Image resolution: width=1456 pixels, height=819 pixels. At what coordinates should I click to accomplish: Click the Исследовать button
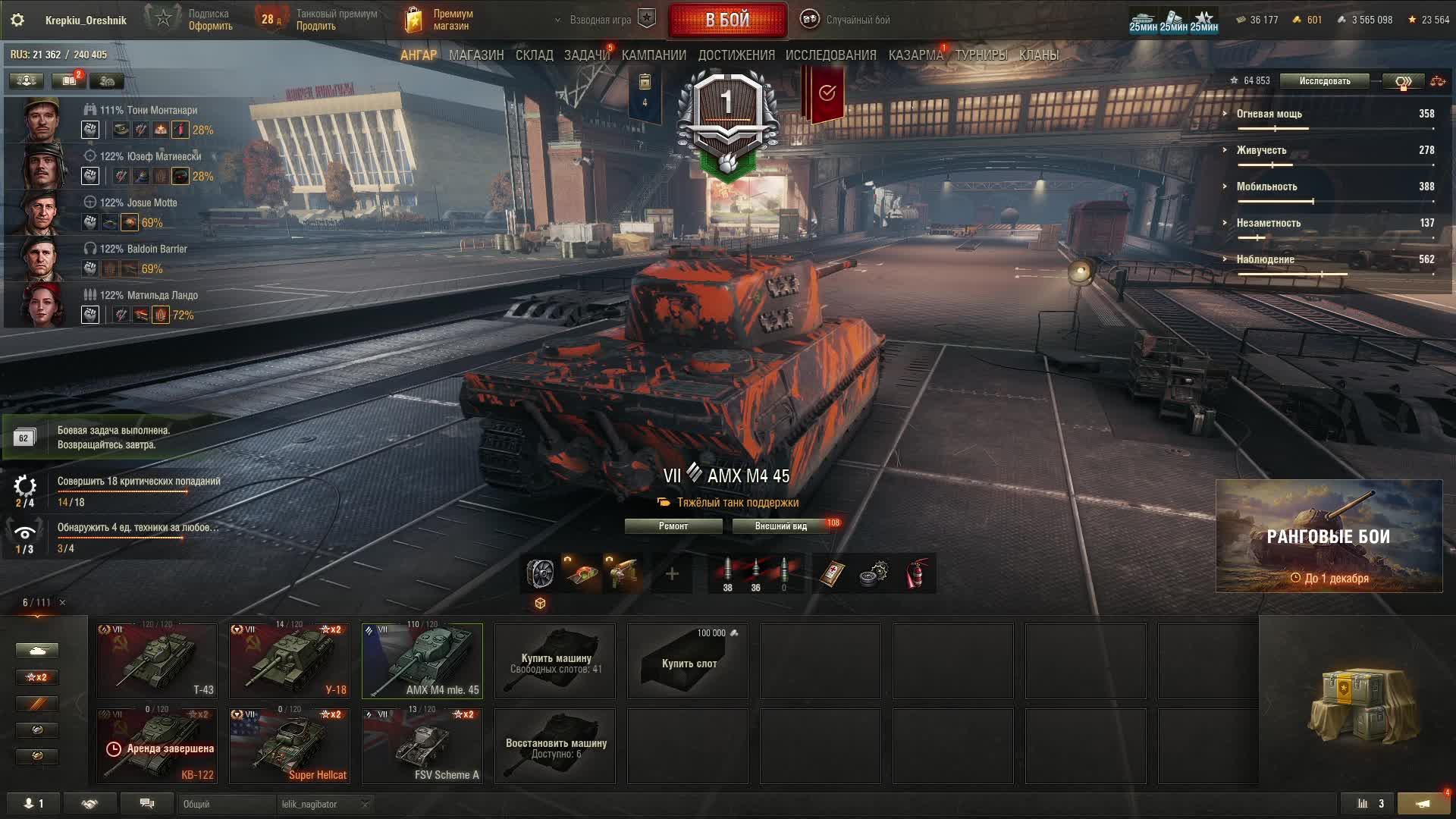point(1324,81)
